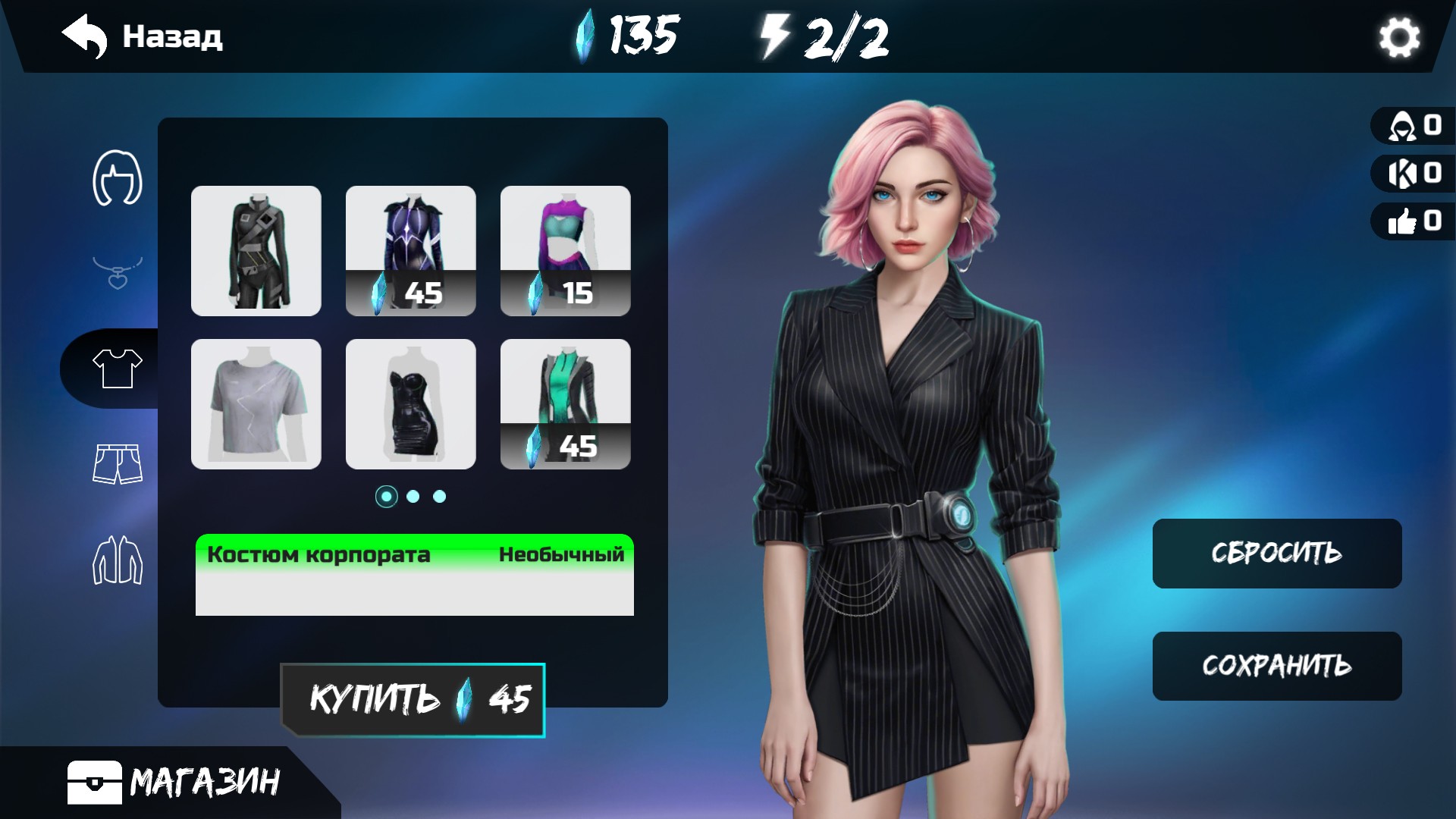1456x819 pixels.
Task: Switch to the hairstyle category tab
Action: pos(118,177)
